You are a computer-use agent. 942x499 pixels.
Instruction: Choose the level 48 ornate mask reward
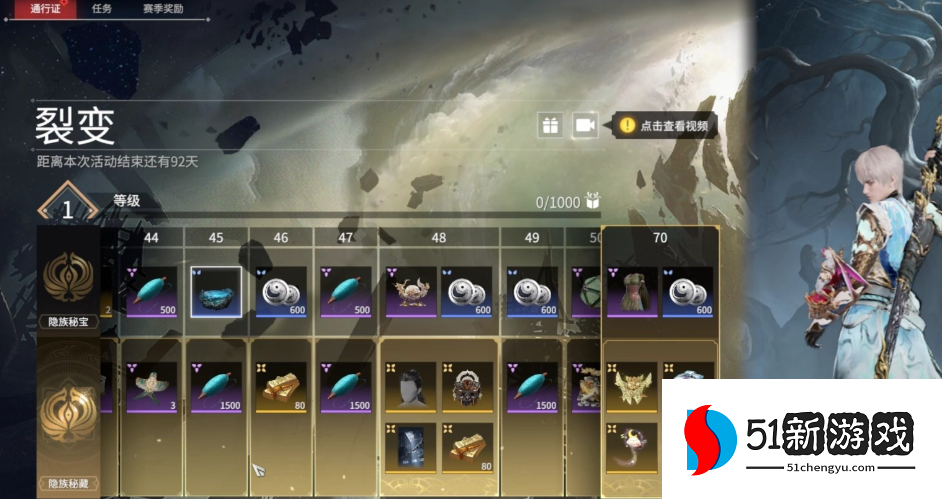[x=468, y=387]
